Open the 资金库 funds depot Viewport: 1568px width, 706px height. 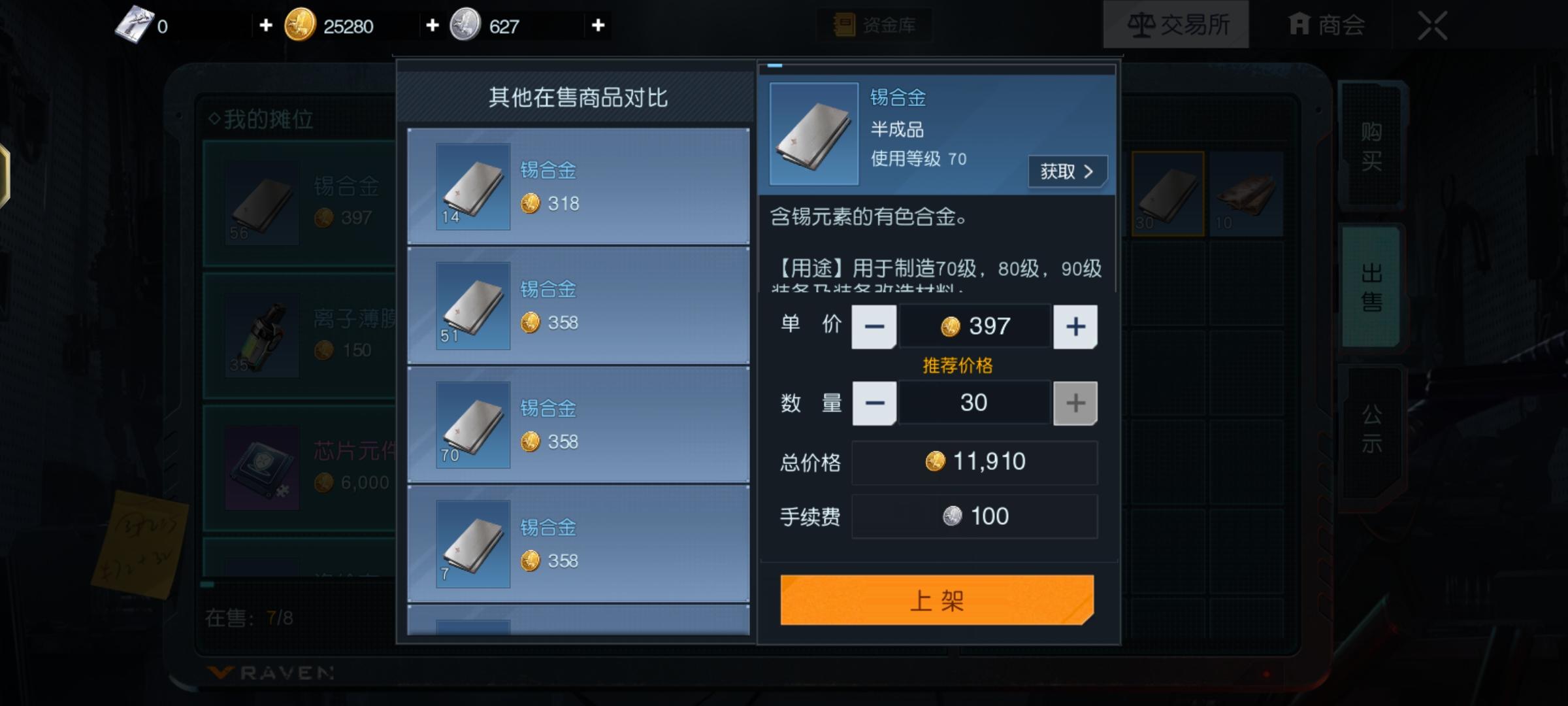[x=874, y=25]
